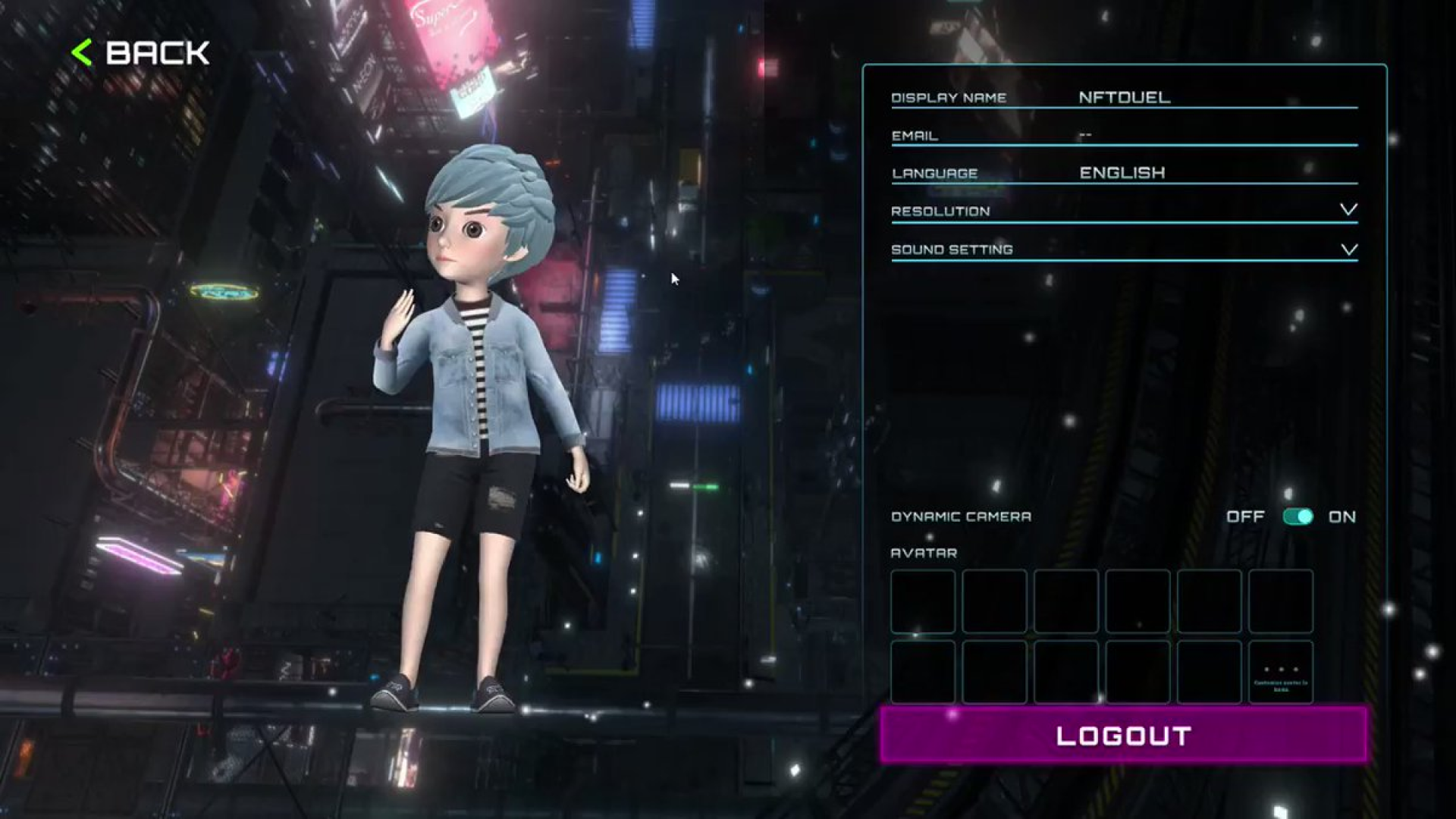Log out with the Logout button
The height and width of the screenshot is (819, 1456).
click(x=1123, y=735)
